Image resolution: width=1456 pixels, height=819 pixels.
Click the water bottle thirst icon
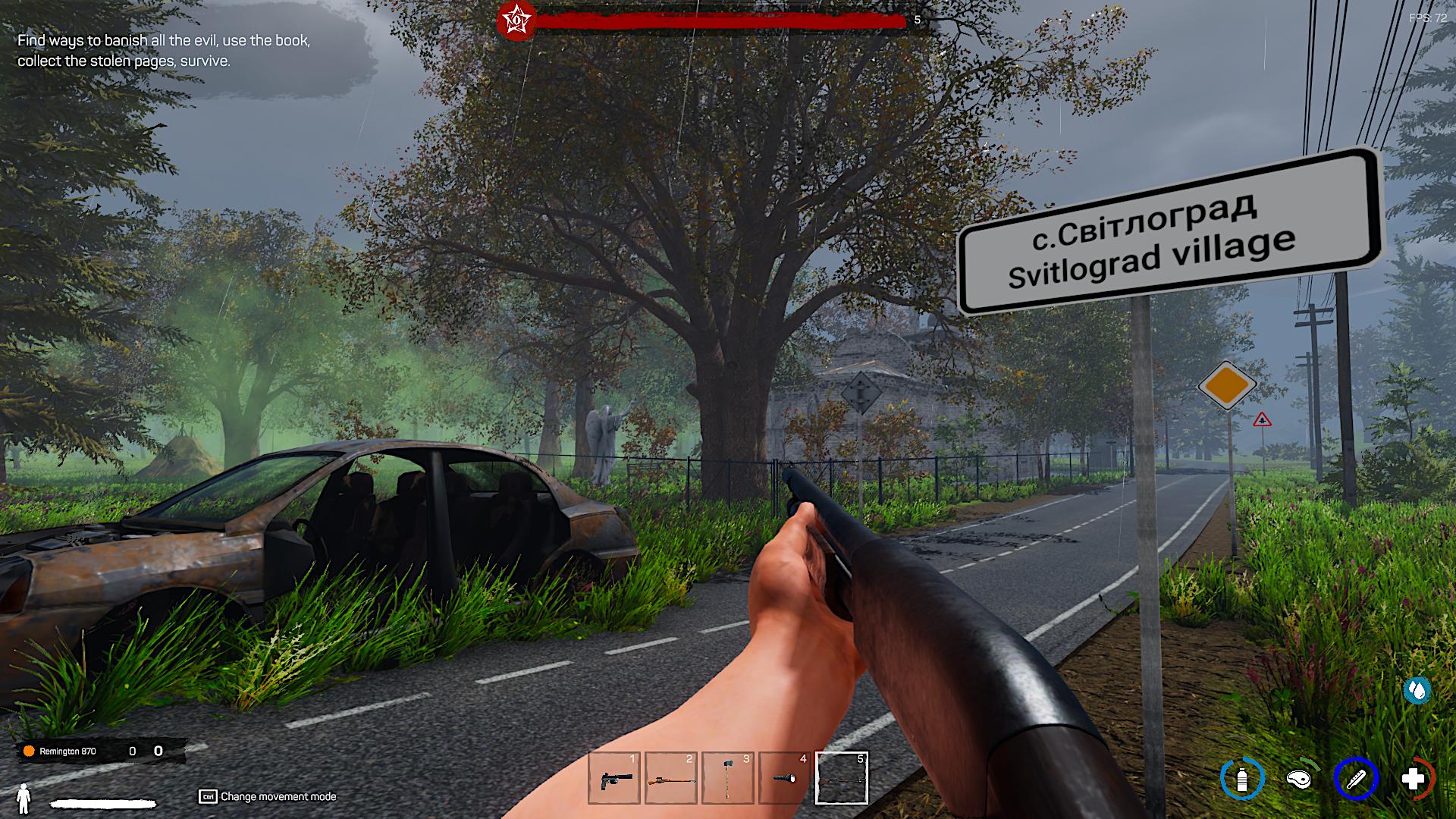pos(1241,779)
